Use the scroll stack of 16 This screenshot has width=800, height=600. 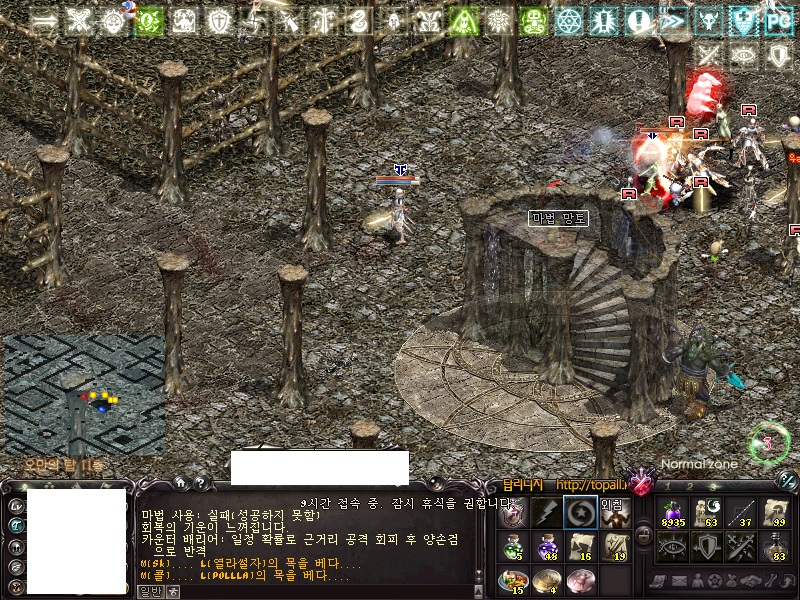click(579, 547)
